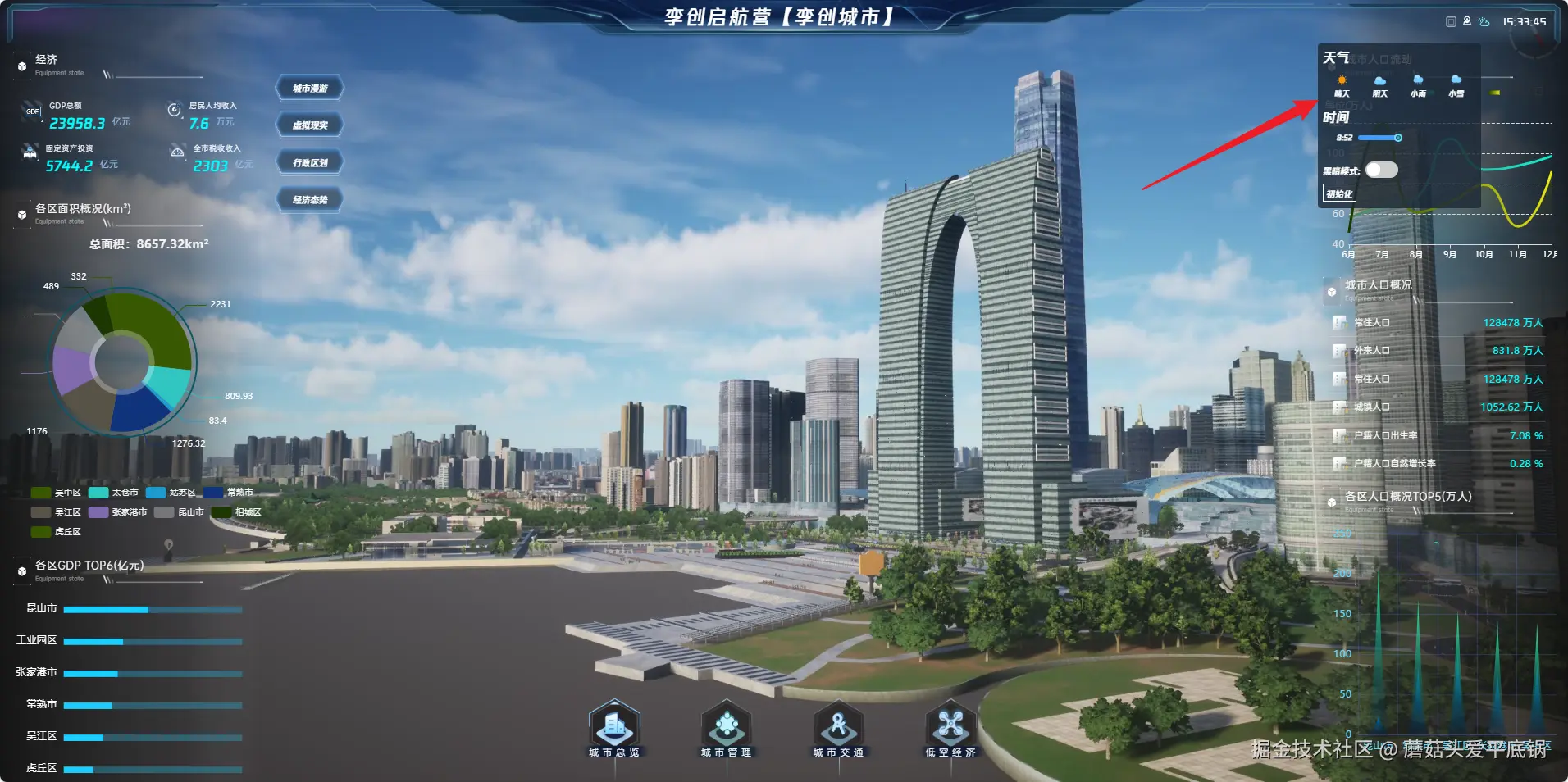This screenshot has width=1568, height=782.
Task: Click the fullscreen square icon
Action: pyautogui.click(x=1451, y=22)
